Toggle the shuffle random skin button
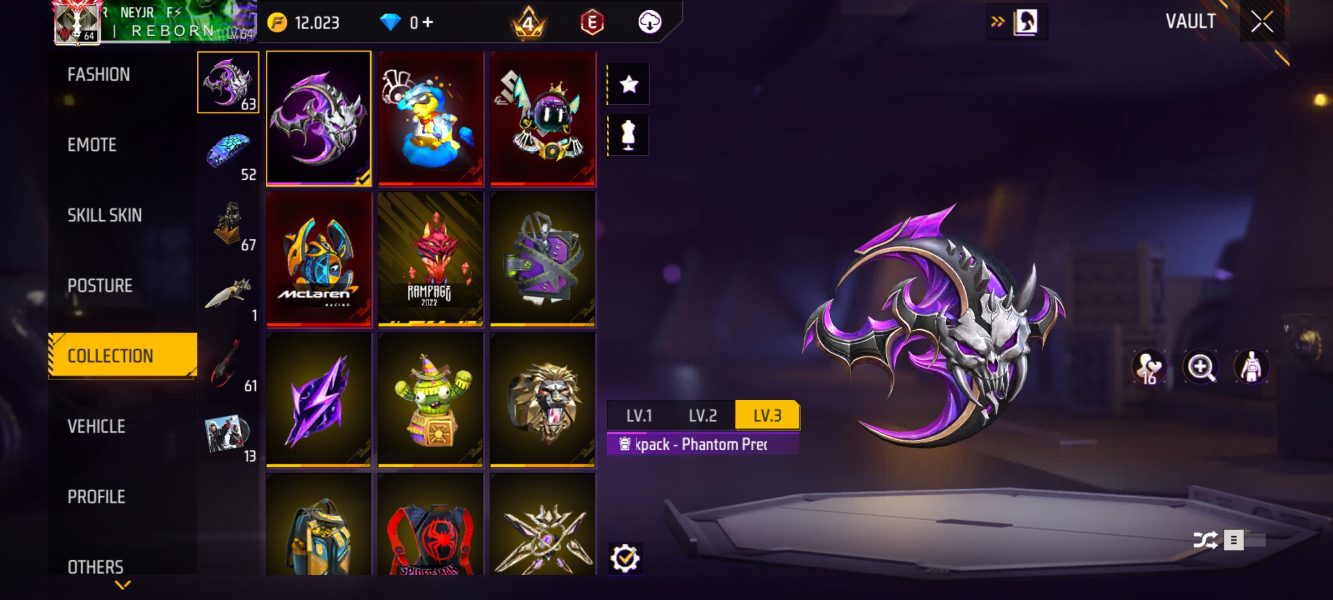This screenshot has height=600, width=1333. click(x=1206, y=540)
